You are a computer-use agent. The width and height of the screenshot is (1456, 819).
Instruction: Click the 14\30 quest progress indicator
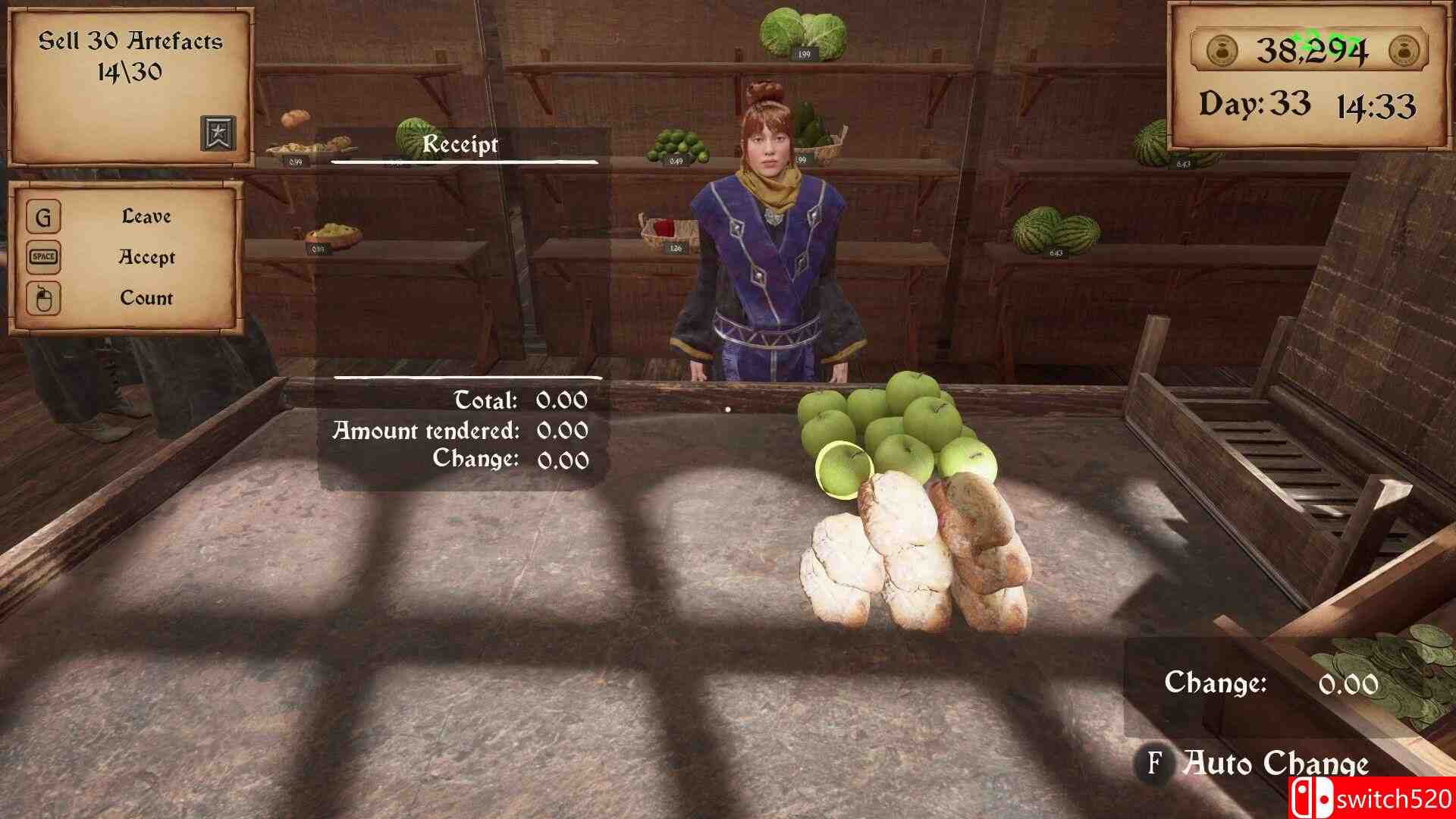click(129, 74)
